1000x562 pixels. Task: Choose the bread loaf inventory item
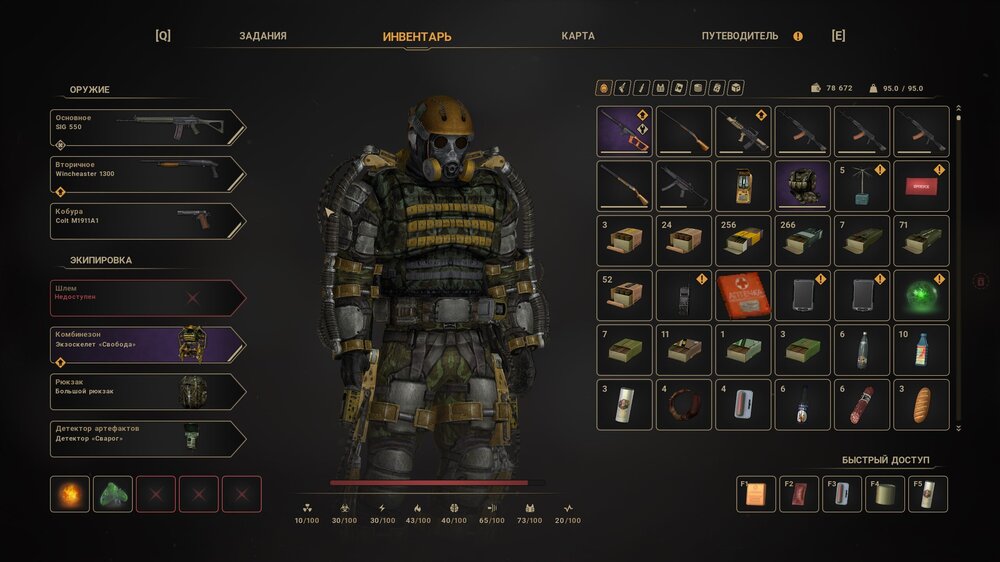[921, 404]
